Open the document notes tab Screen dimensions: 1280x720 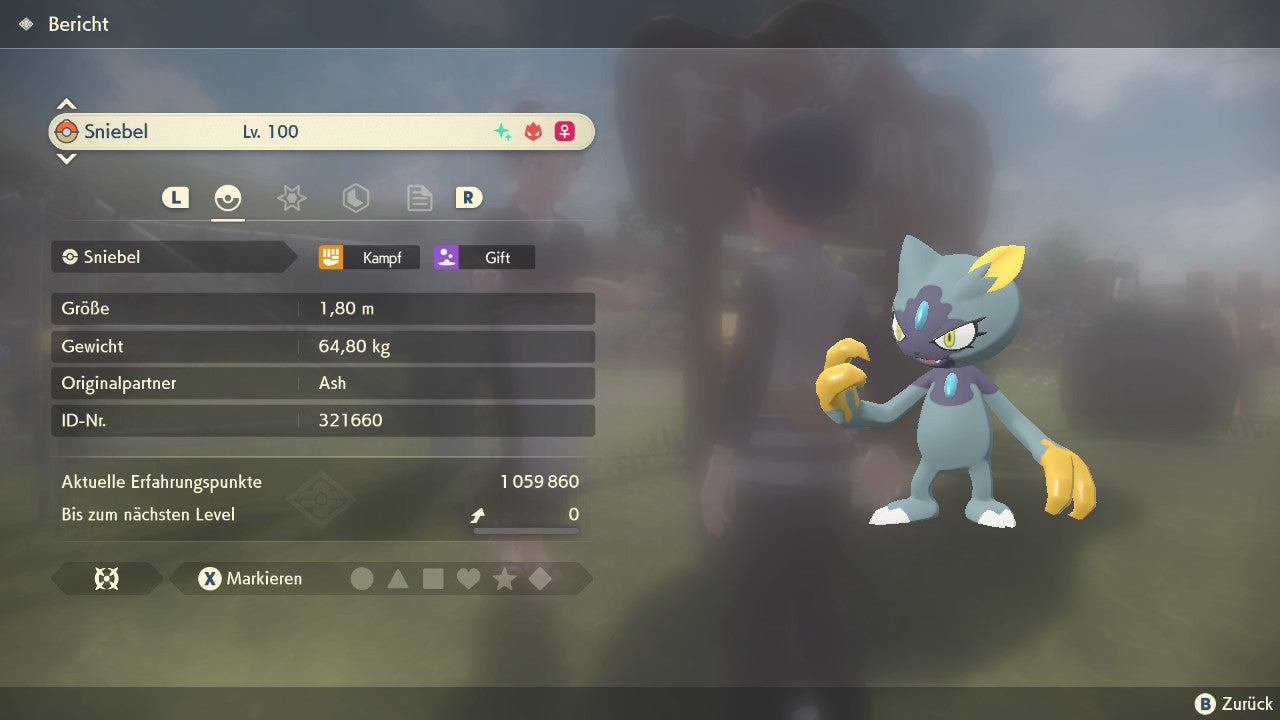pos(419,198)
